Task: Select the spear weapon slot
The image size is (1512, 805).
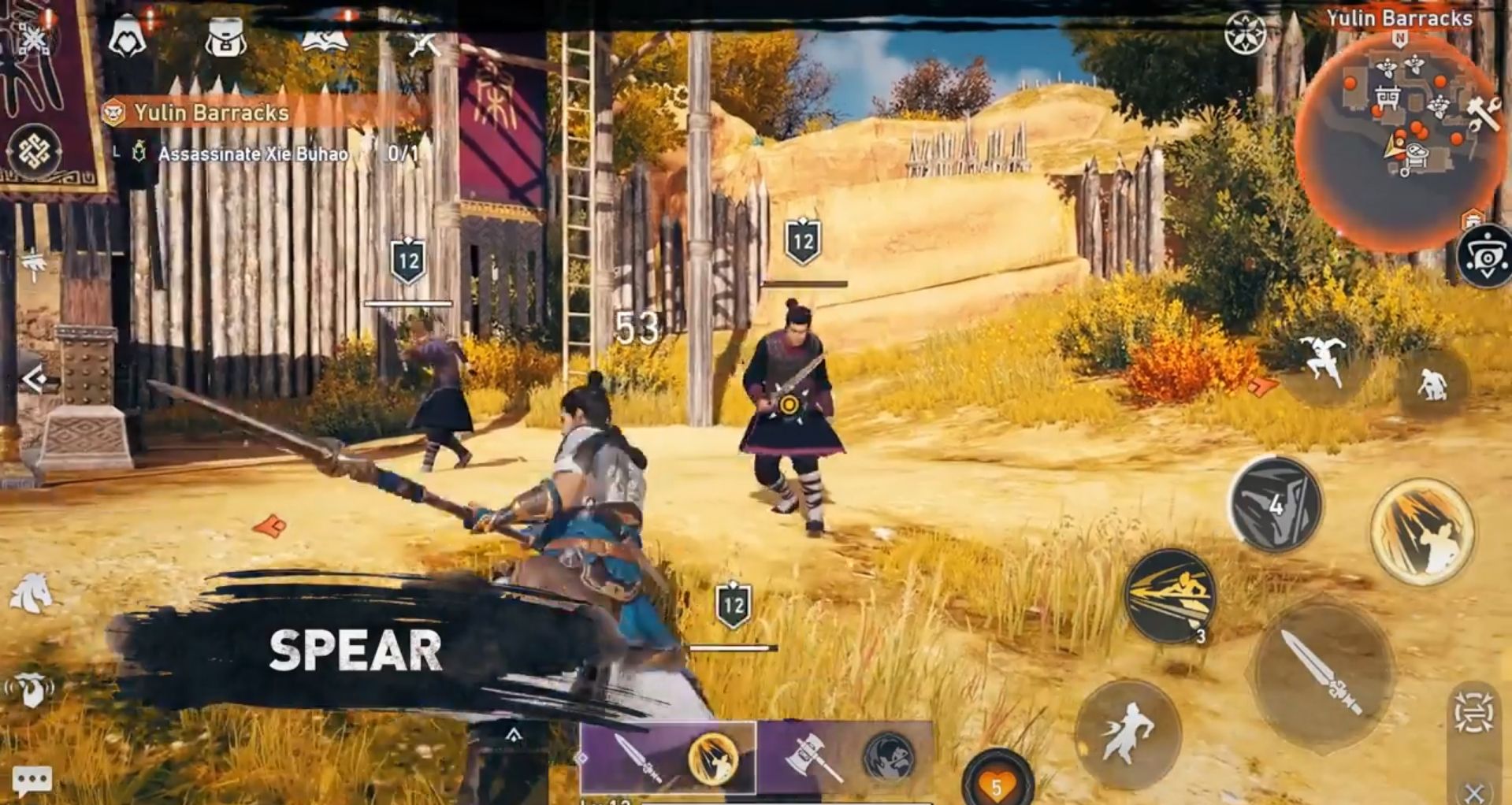Action: (667, 758)
